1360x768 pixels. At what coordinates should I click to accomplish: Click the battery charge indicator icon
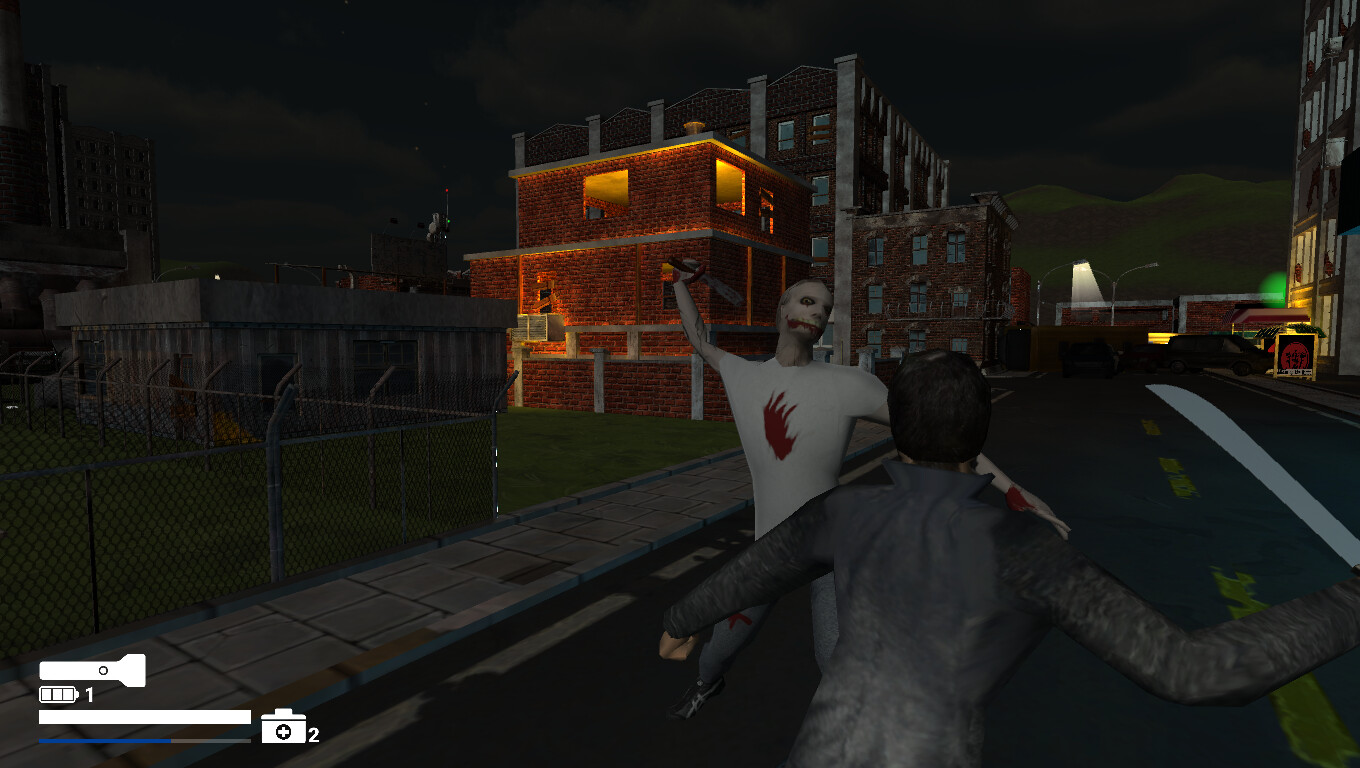57,694
